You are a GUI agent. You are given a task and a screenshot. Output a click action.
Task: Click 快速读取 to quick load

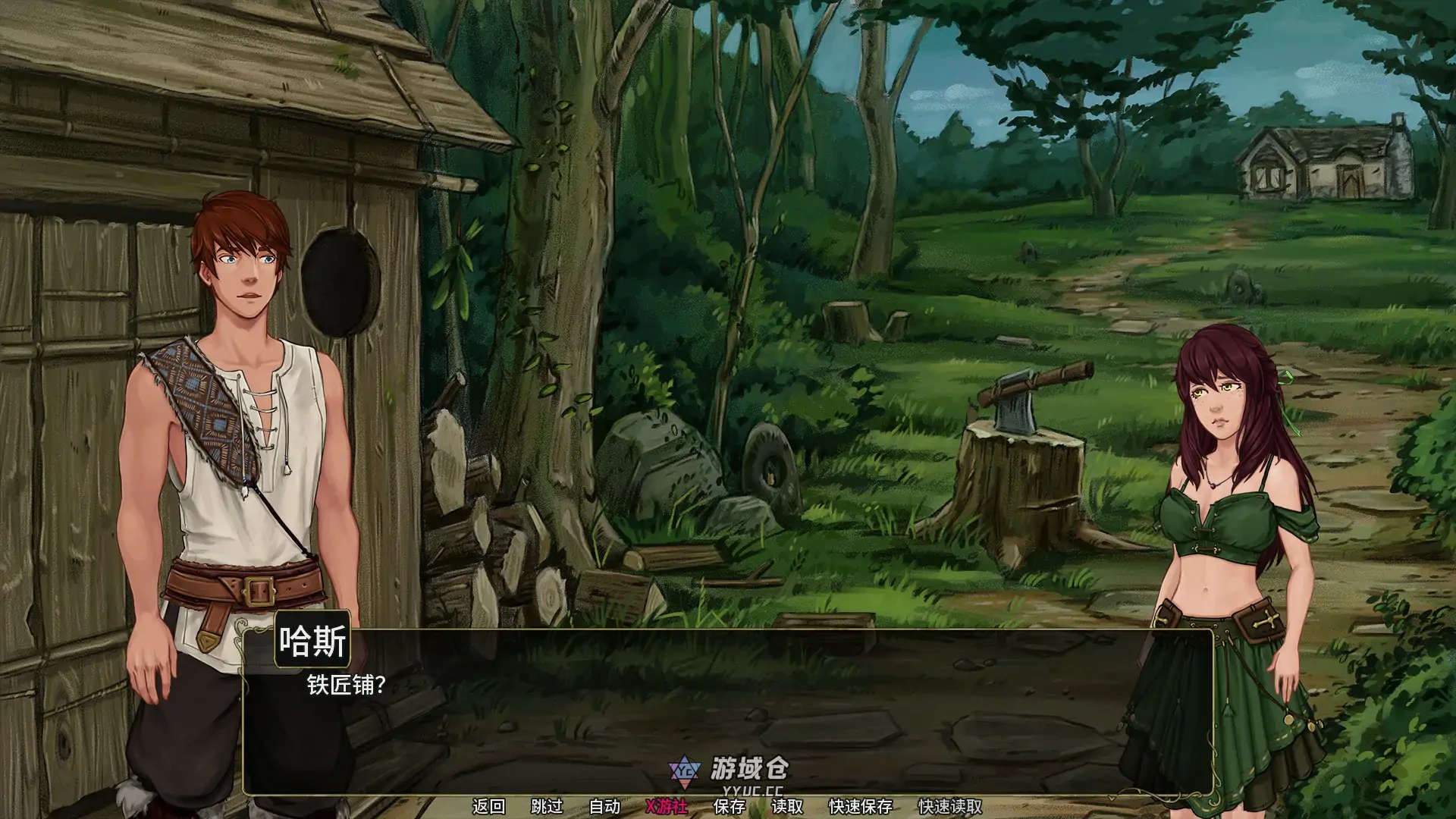pyautogui.click(x=949, y=806)
